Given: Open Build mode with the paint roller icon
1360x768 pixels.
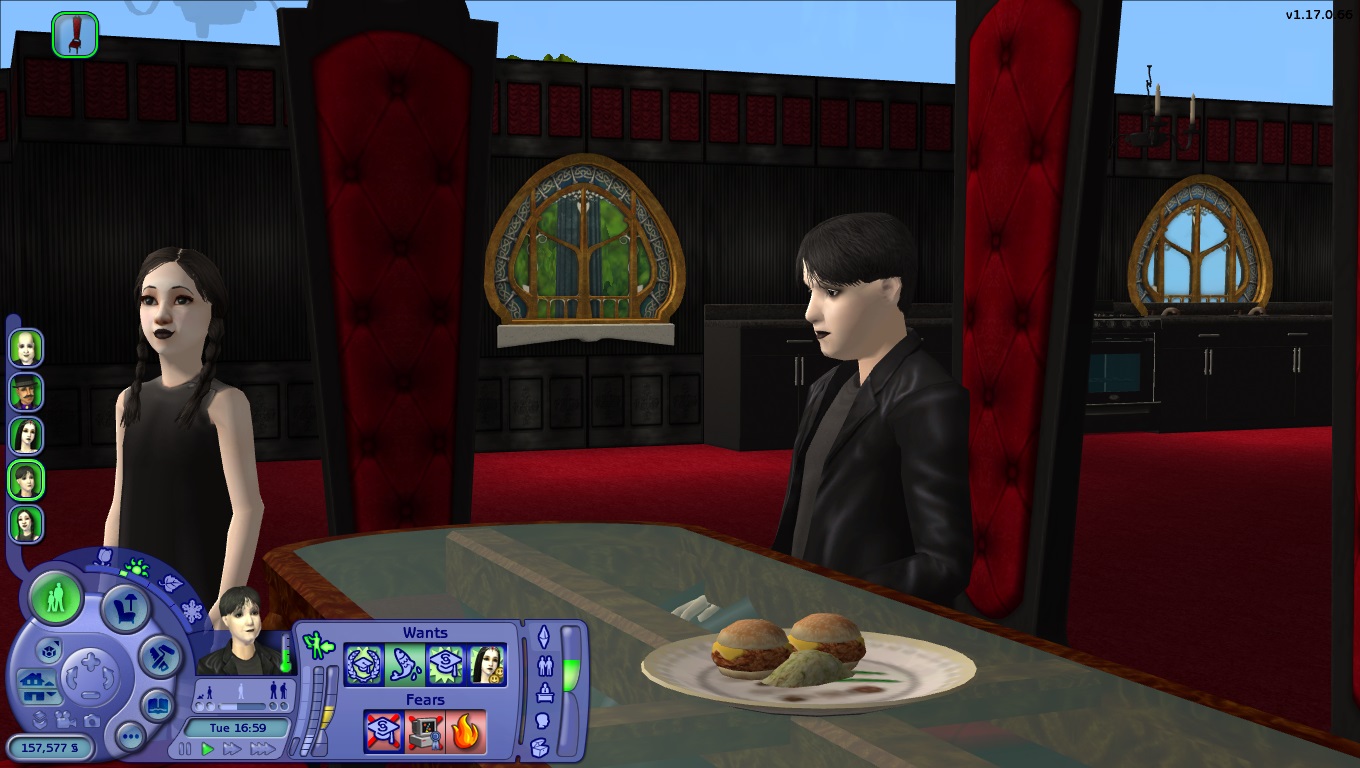Looking at the screenshot, I should coord(158,656).
